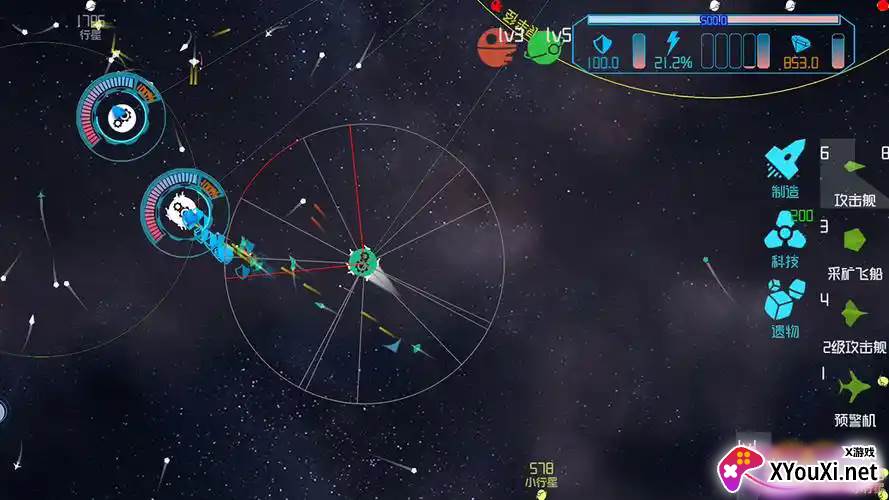
Task: Build the 预警机 early-warning aircraft
Action: tap(855, 388)
